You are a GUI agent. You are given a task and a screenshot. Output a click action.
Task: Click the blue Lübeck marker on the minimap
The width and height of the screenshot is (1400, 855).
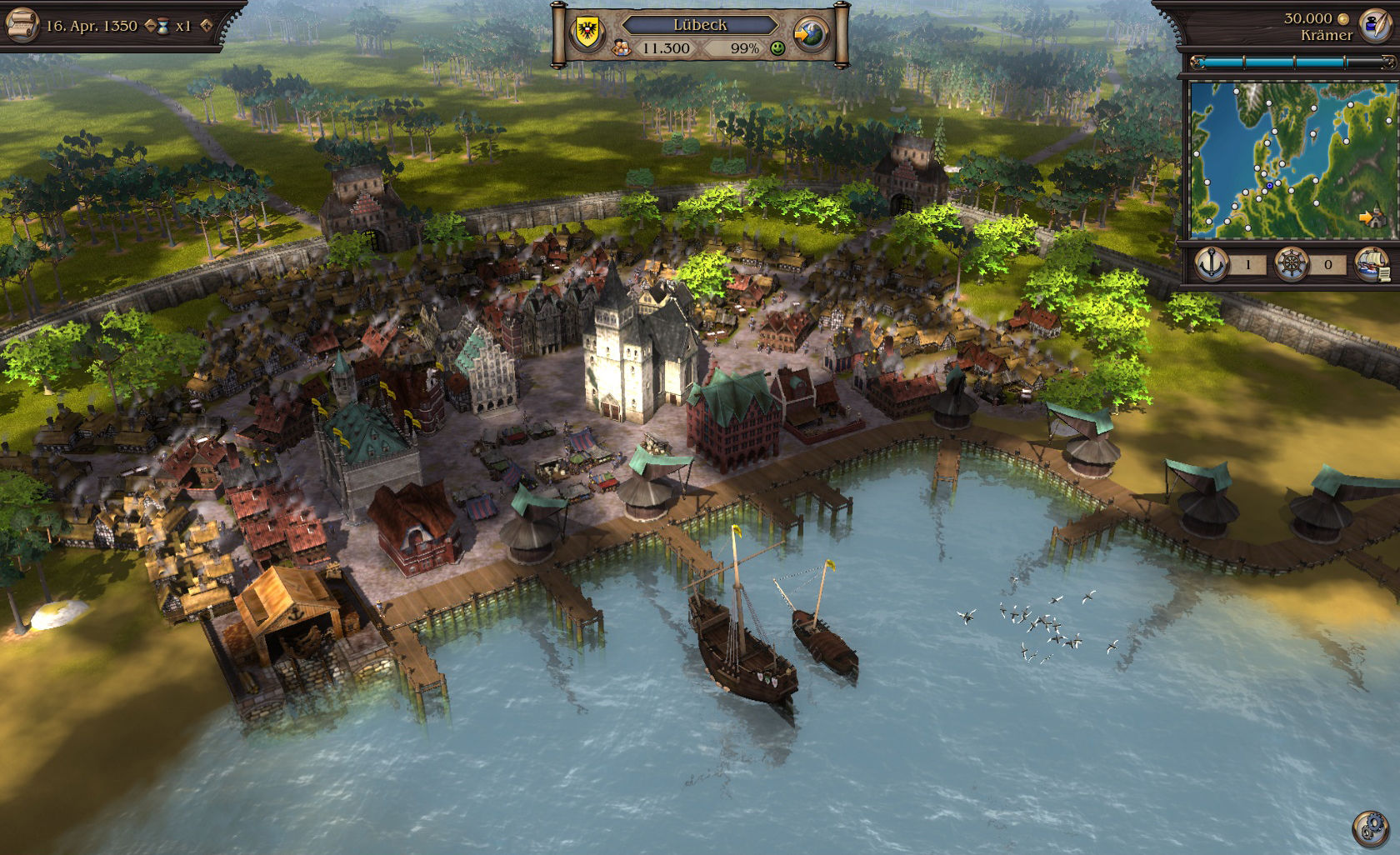[x=1270, y=185]
